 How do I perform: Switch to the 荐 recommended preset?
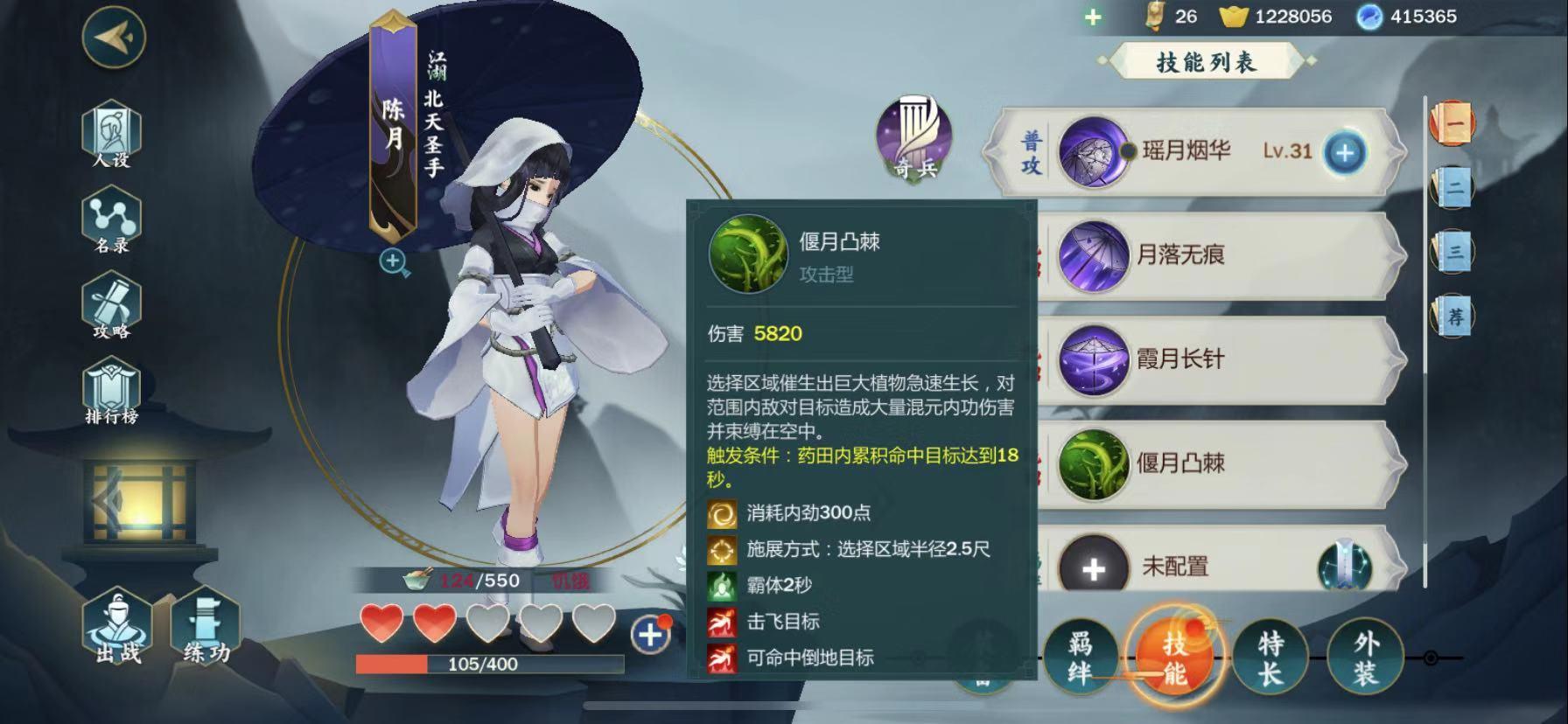point(1453,316)
